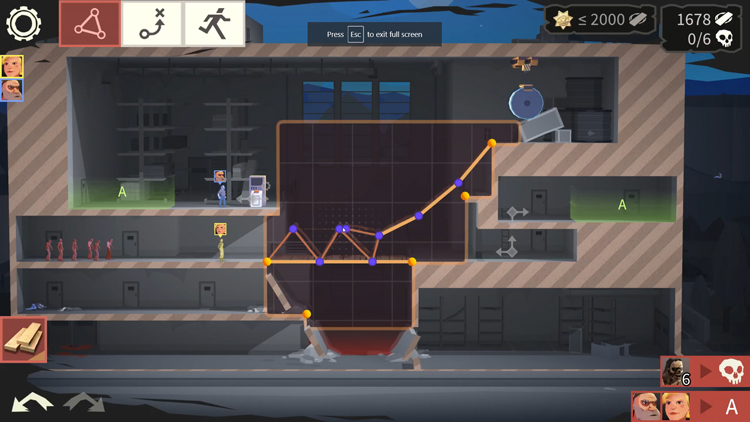Start the simulation with the running man button
750x422 pixels.
pyautogui.click(x=213, y=24)
